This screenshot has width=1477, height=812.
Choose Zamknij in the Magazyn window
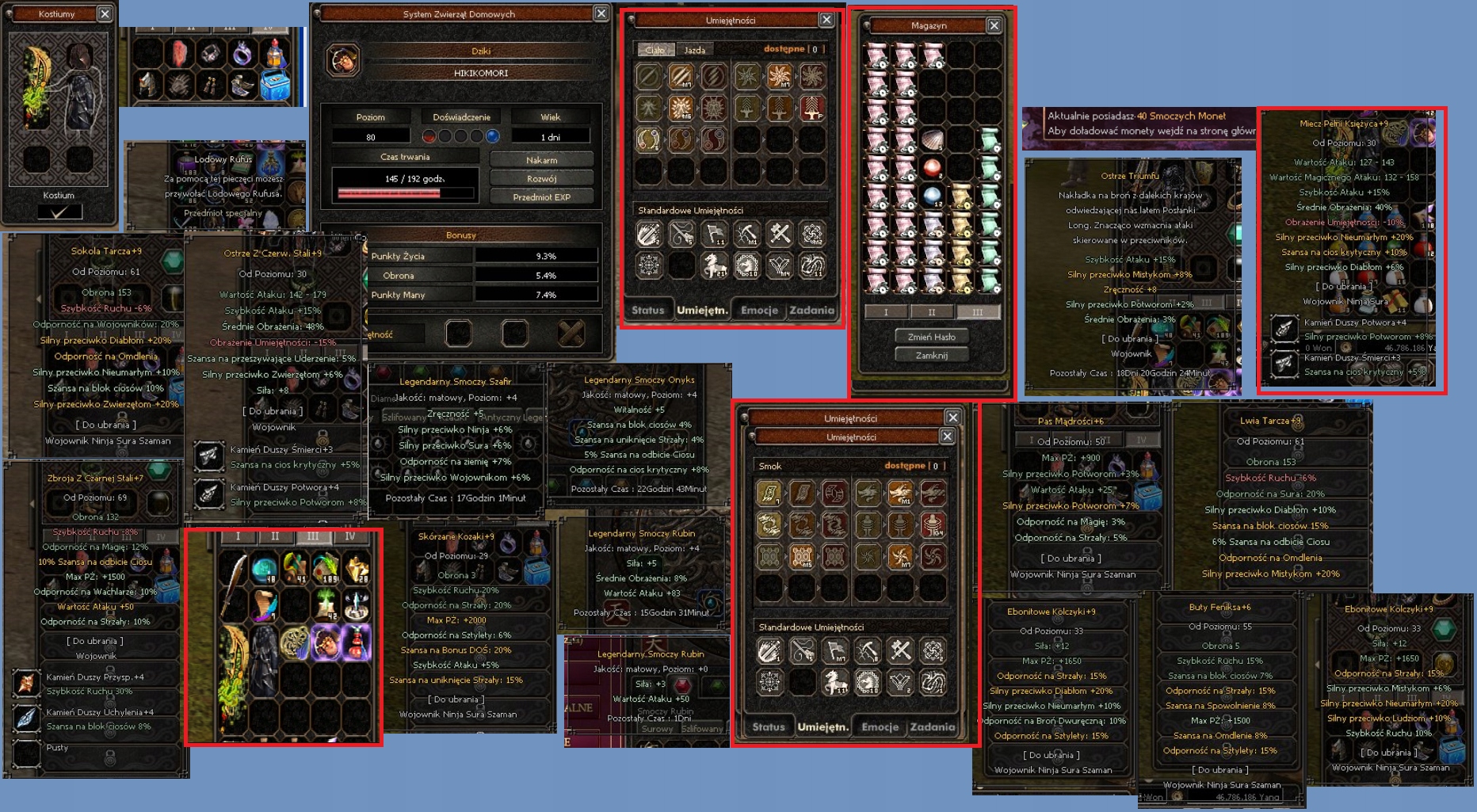point(931,356)
